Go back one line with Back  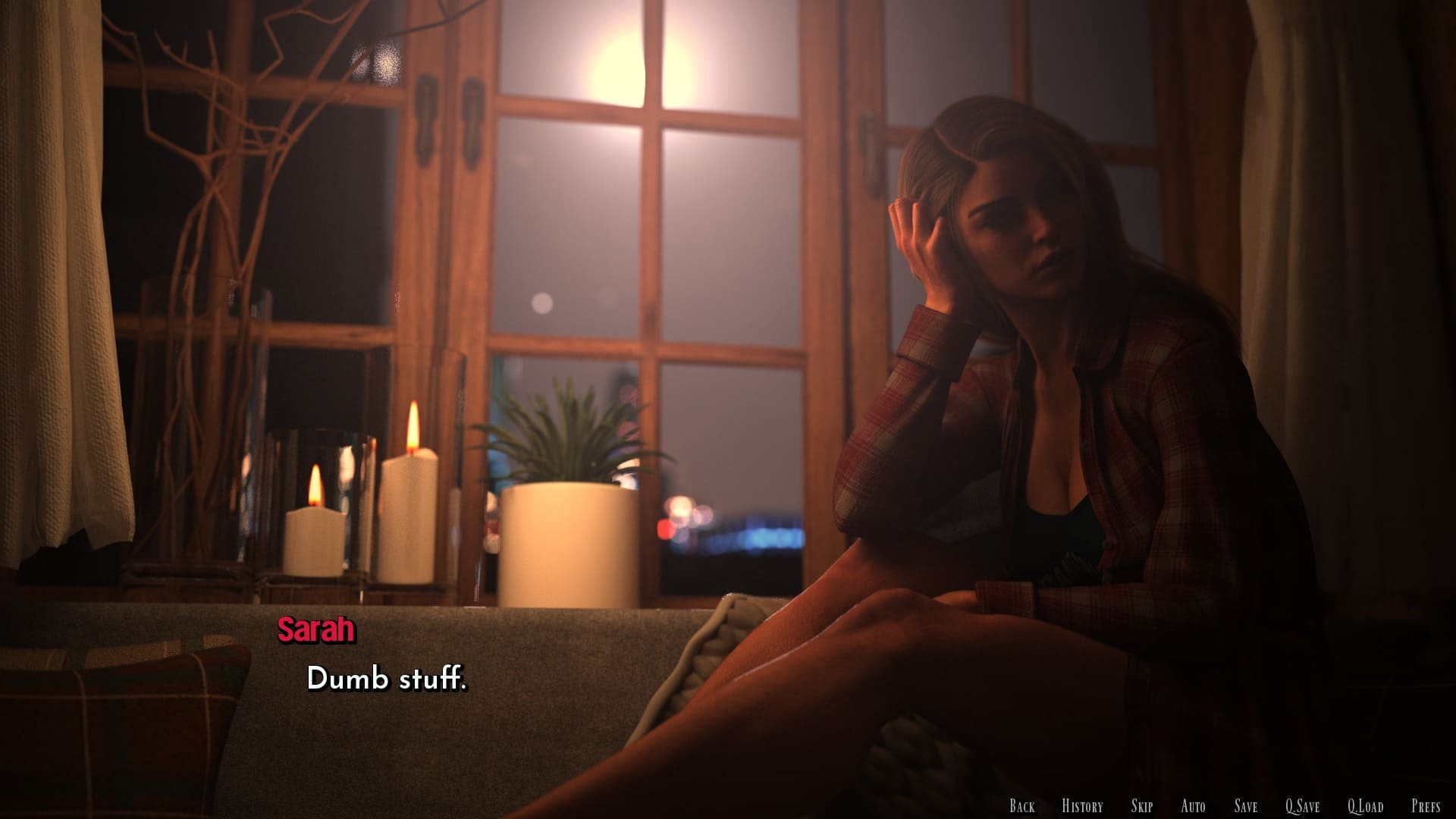click(x=1021, y=806)
